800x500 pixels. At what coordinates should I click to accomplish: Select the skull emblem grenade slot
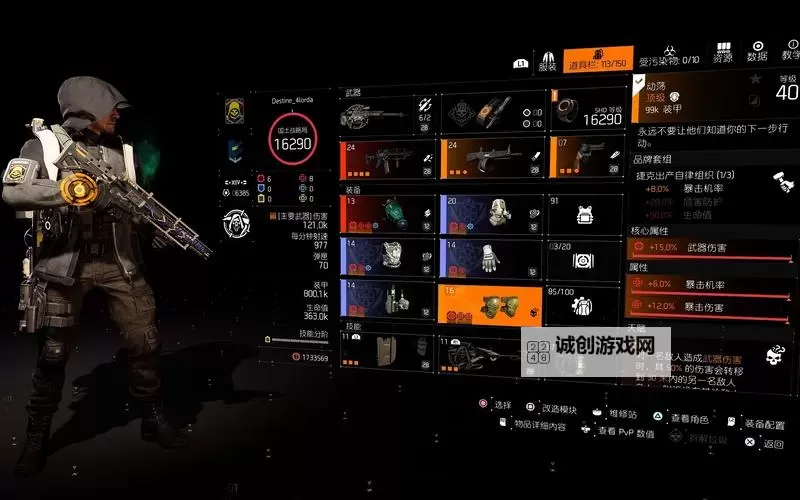[x=489, y=115]
